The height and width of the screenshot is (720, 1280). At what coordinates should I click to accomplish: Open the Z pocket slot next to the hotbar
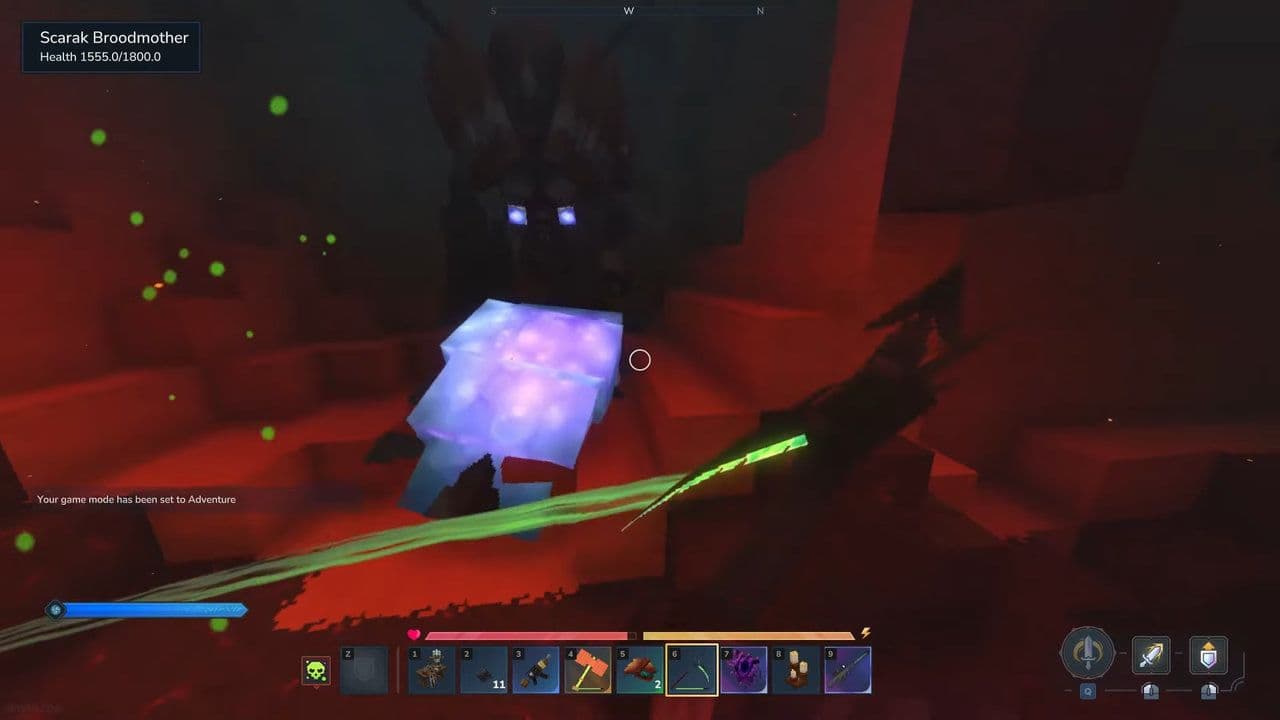click(x=363, y=670)
